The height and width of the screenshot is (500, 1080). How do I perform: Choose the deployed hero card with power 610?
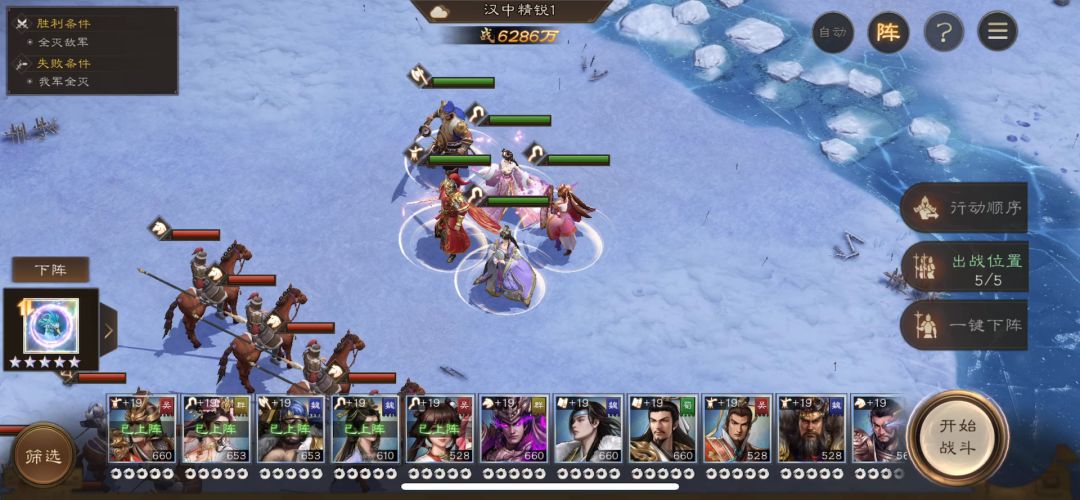click(365, 428)
